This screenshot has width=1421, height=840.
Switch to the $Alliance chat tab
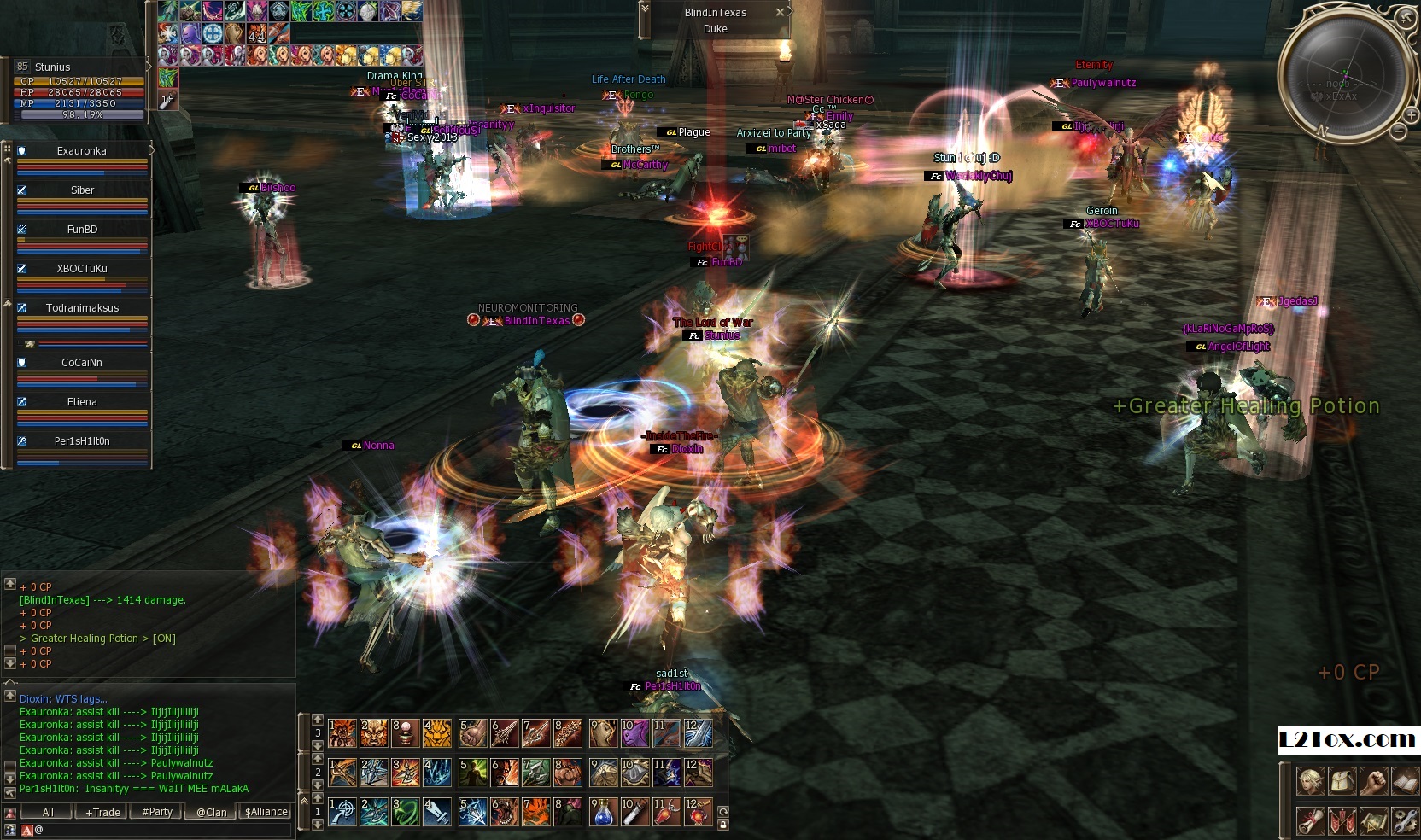(266, 812)
